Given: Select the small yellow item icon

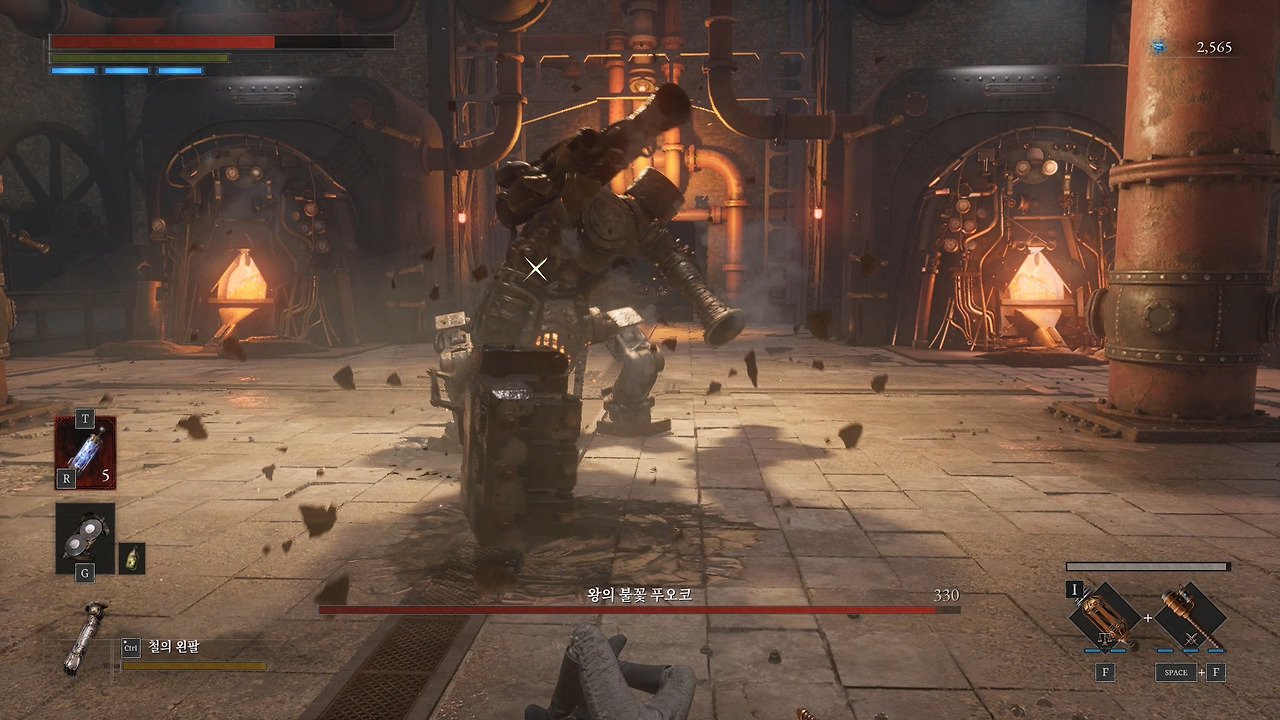Looking at the screenshot, I should [x=132, y=558].
